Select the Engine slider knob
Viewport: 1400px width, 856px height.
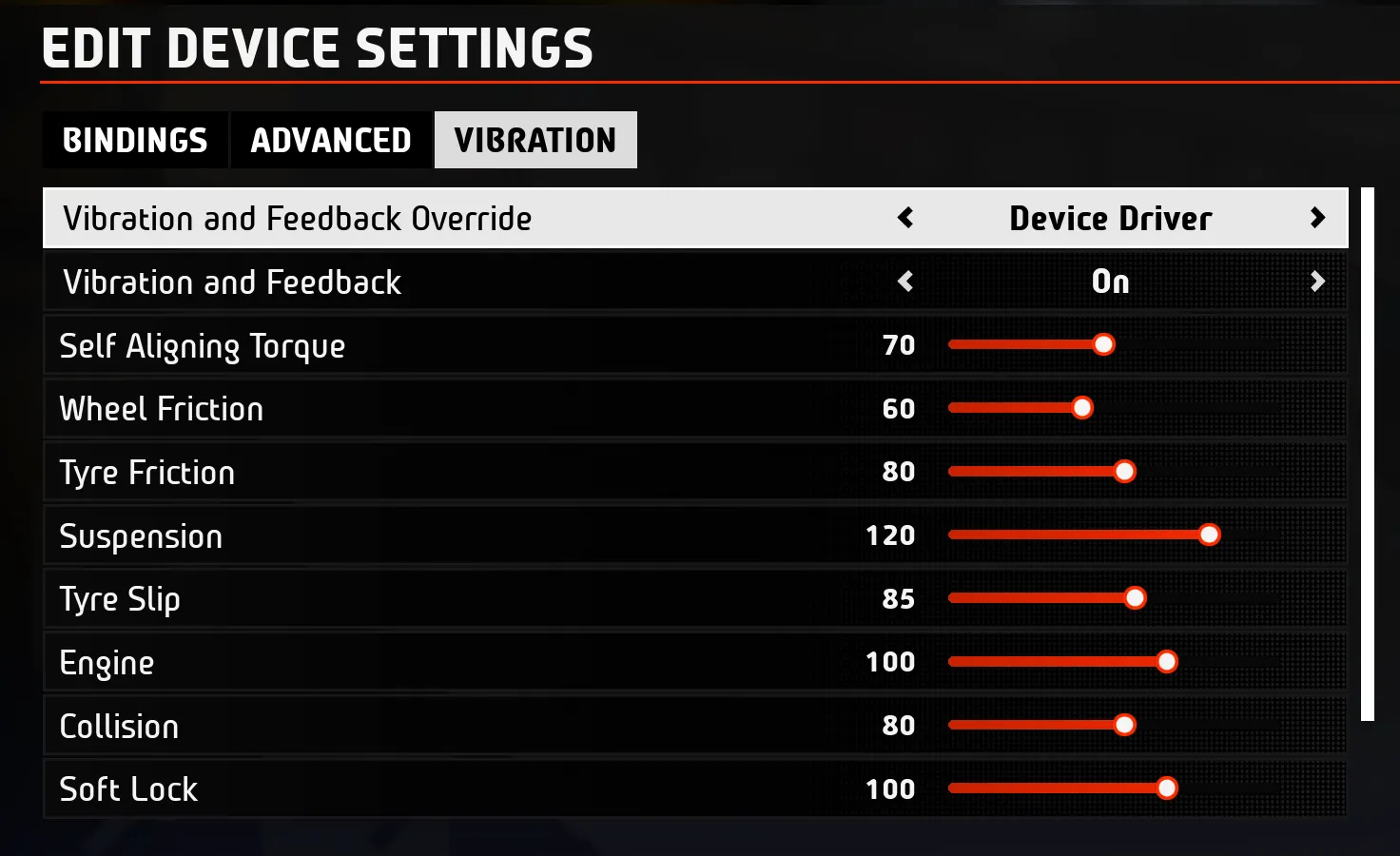(1167, 662)
